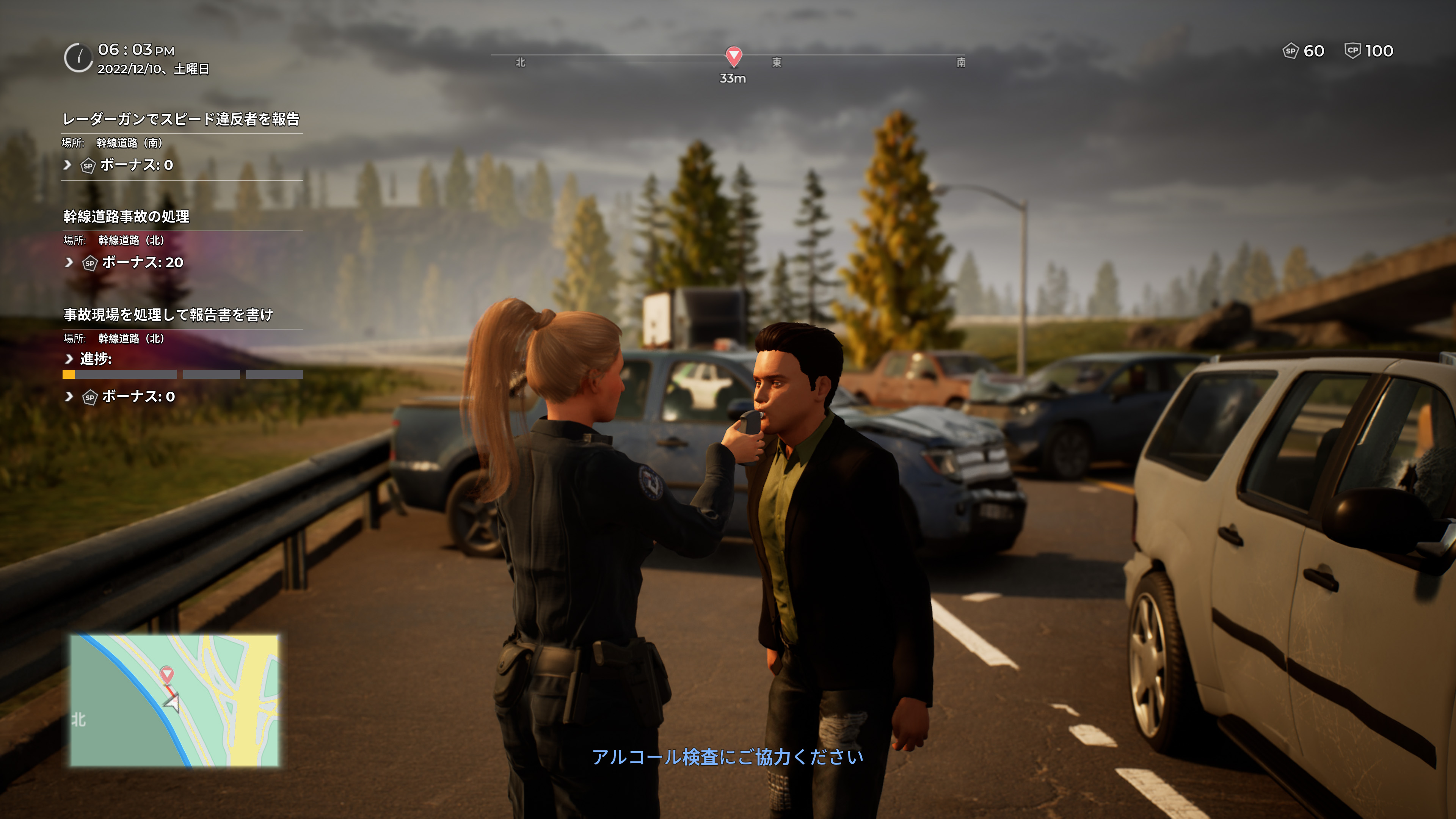Click the red destination pin on minimap
This screenshot has height=819, width=1456.
coord(167,673)
